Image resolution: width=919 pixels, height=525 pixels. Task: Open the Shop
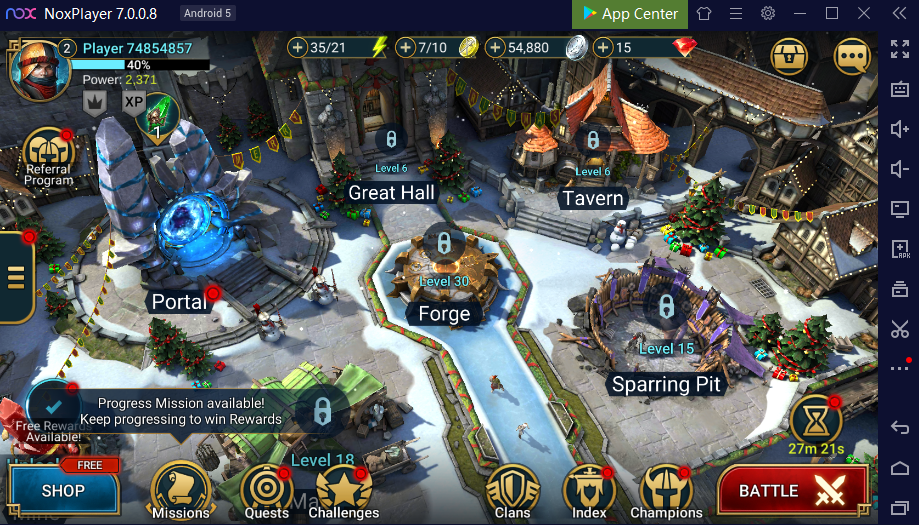62,490
